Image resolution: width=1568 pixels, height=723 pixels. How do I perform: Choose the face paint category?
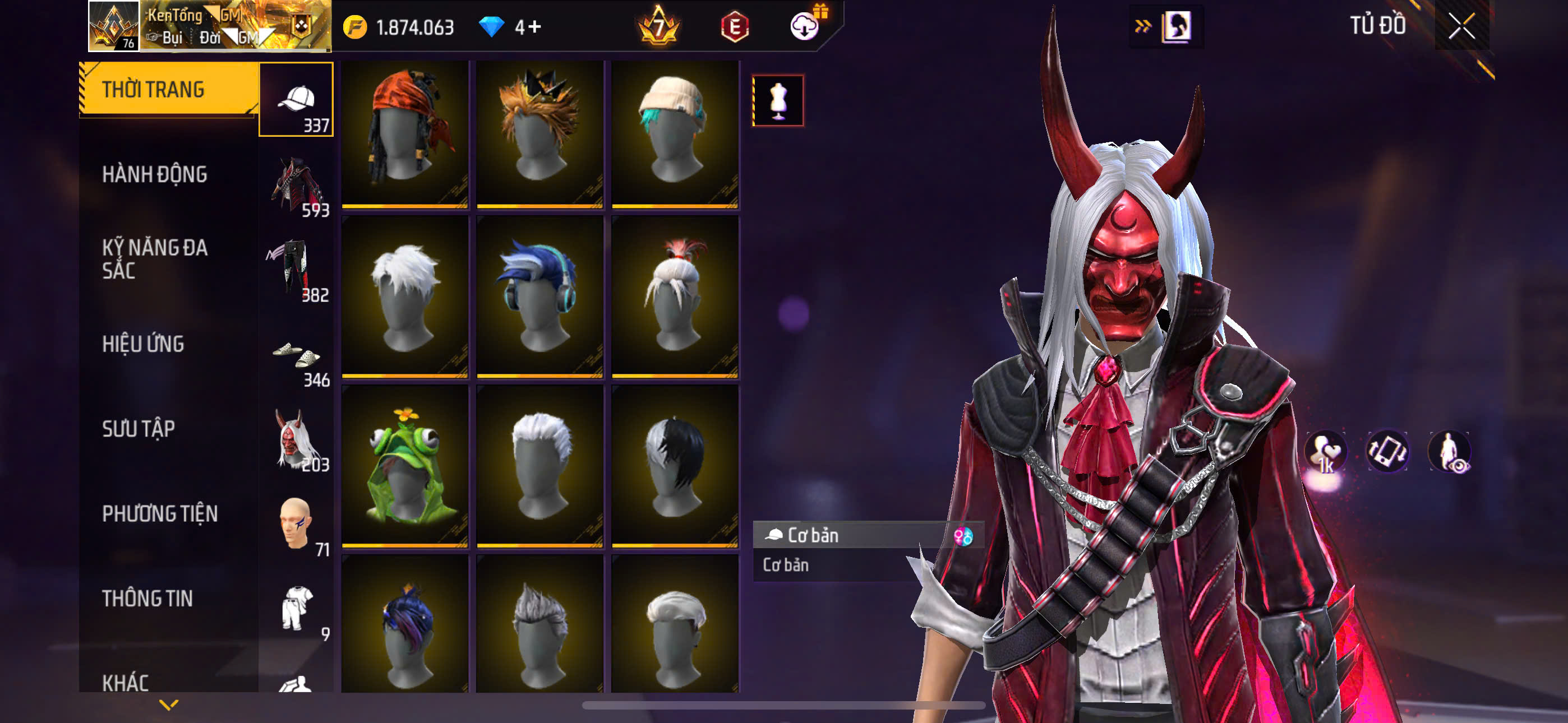click(296, 524)
